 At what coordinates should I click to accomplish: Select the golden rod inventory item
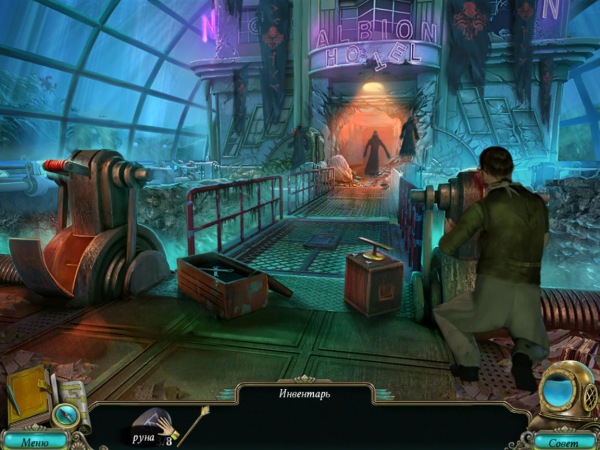(191, 424)
